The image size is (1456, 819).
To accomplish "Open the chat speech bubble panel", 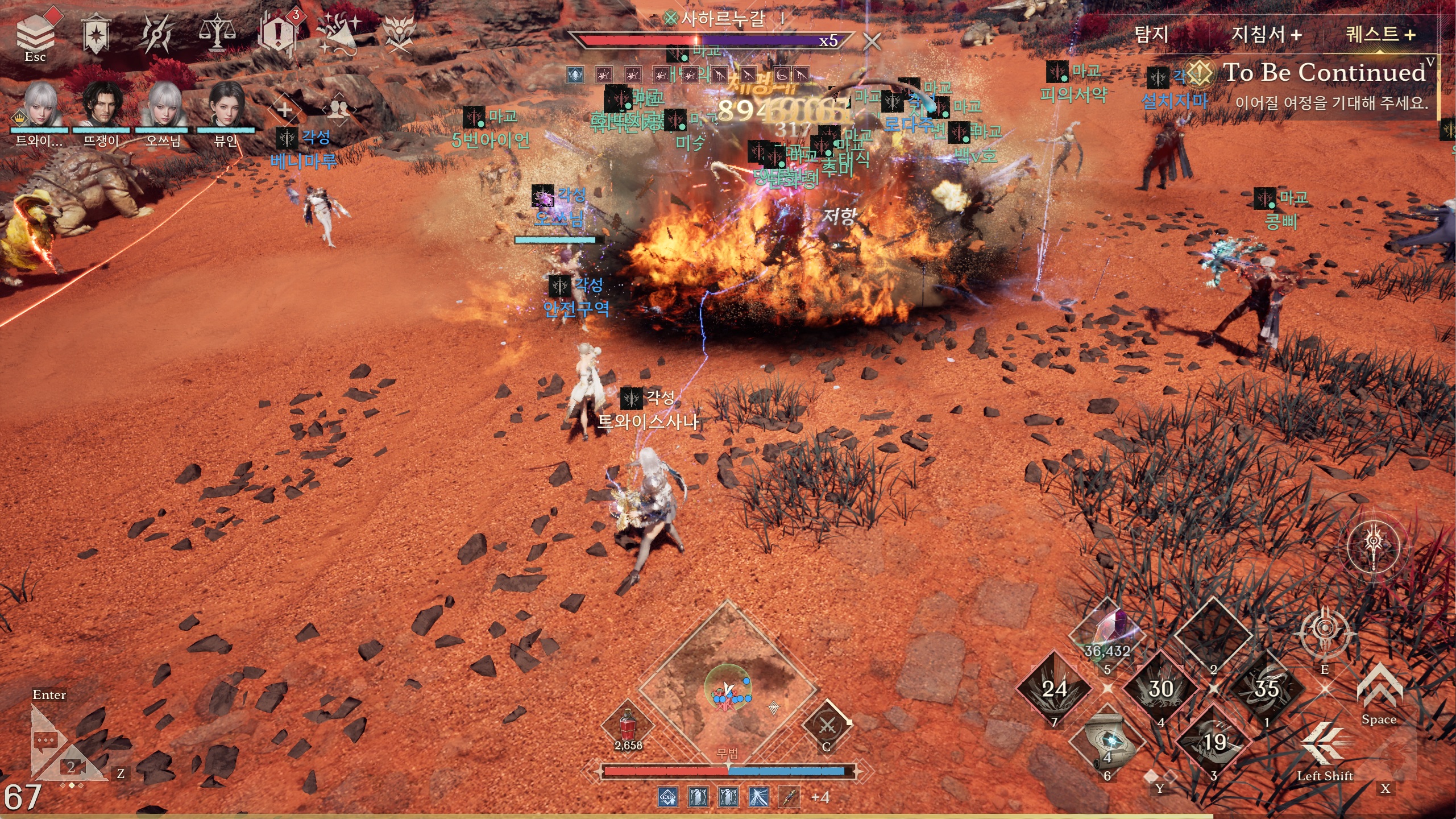I will click(47, 740).
